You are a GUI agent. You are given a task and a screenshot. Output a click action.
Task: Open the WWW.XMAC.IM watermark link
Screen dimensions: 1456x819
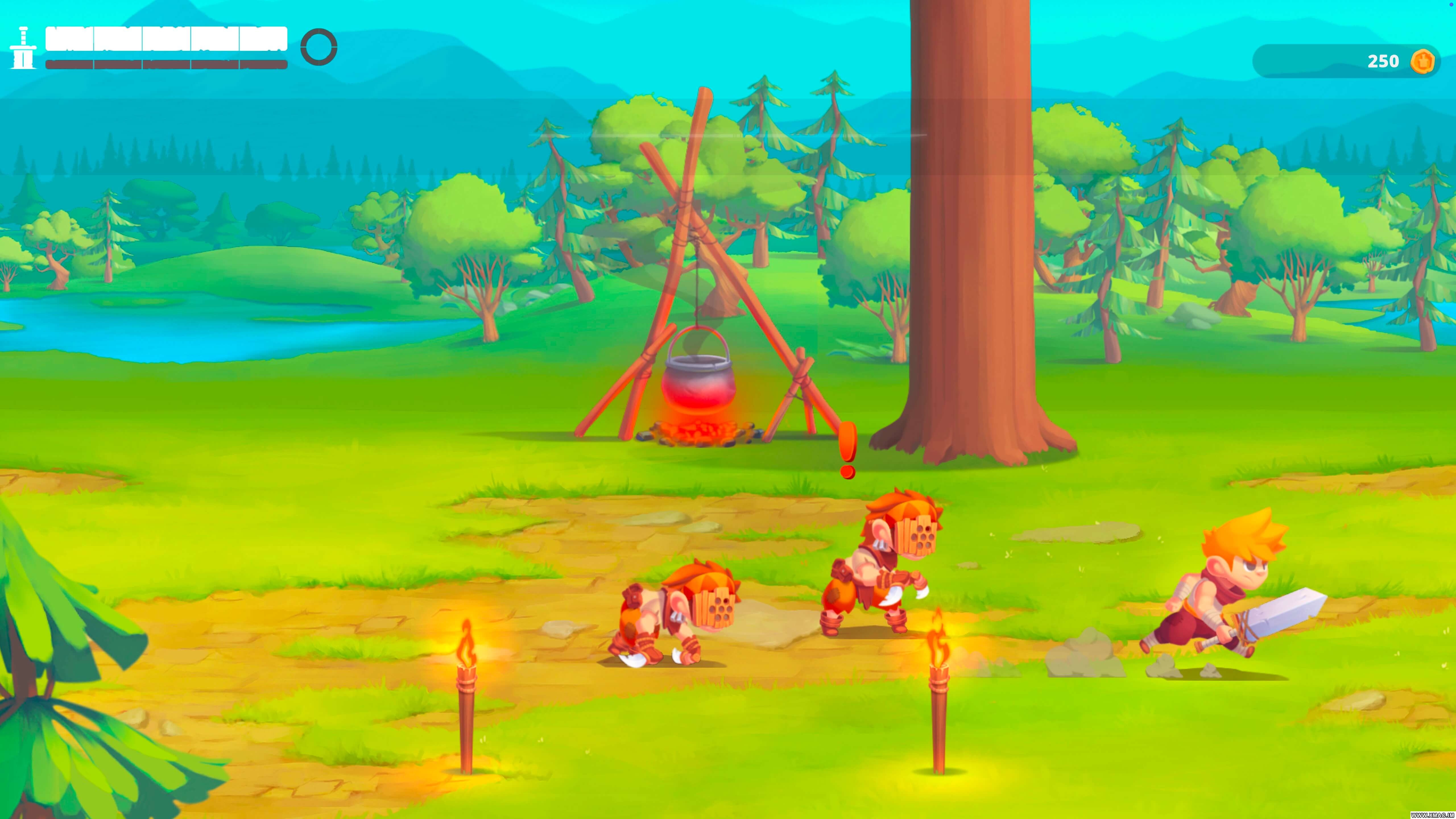pyautogui.click(x=1424, y=814)
